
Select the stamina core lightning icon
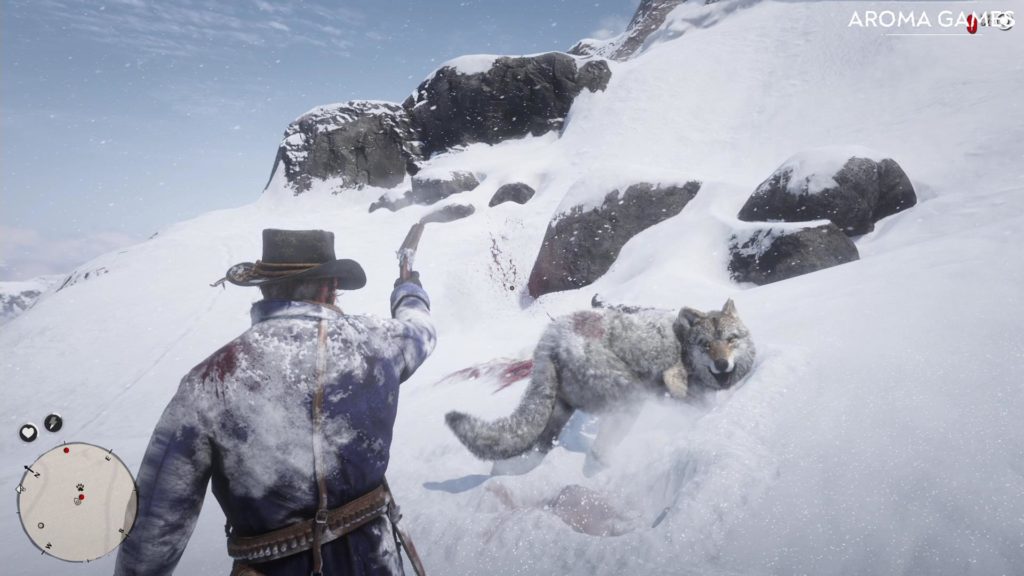coord(53,423)
